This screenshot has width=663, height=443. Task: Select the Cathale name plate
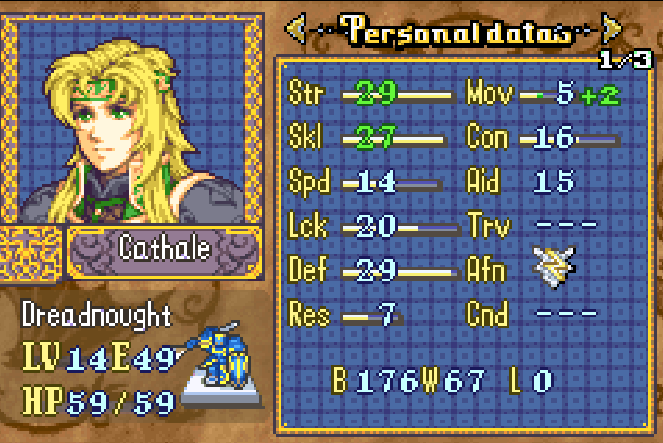pos(165,248)
